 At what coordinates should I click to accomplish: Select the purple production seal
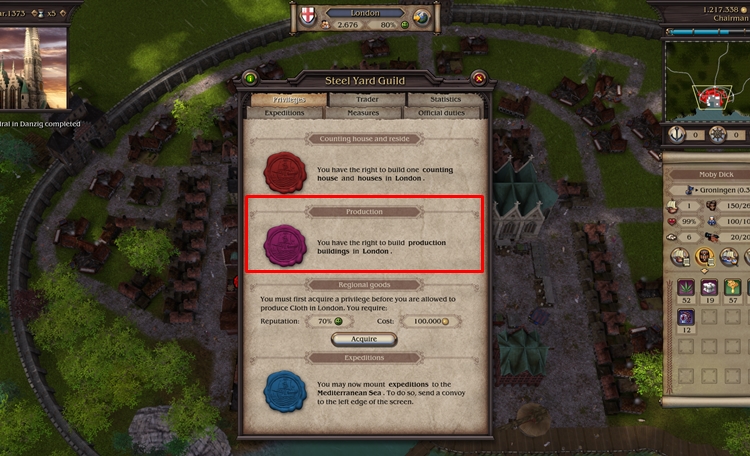(x=284, y=244)
